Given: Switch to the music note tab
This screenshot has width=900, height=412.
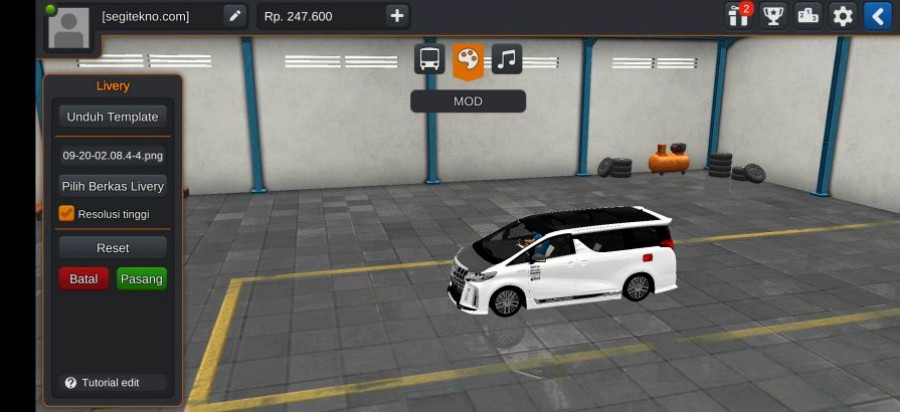Looking at the screenshot, I should [506, 59].
